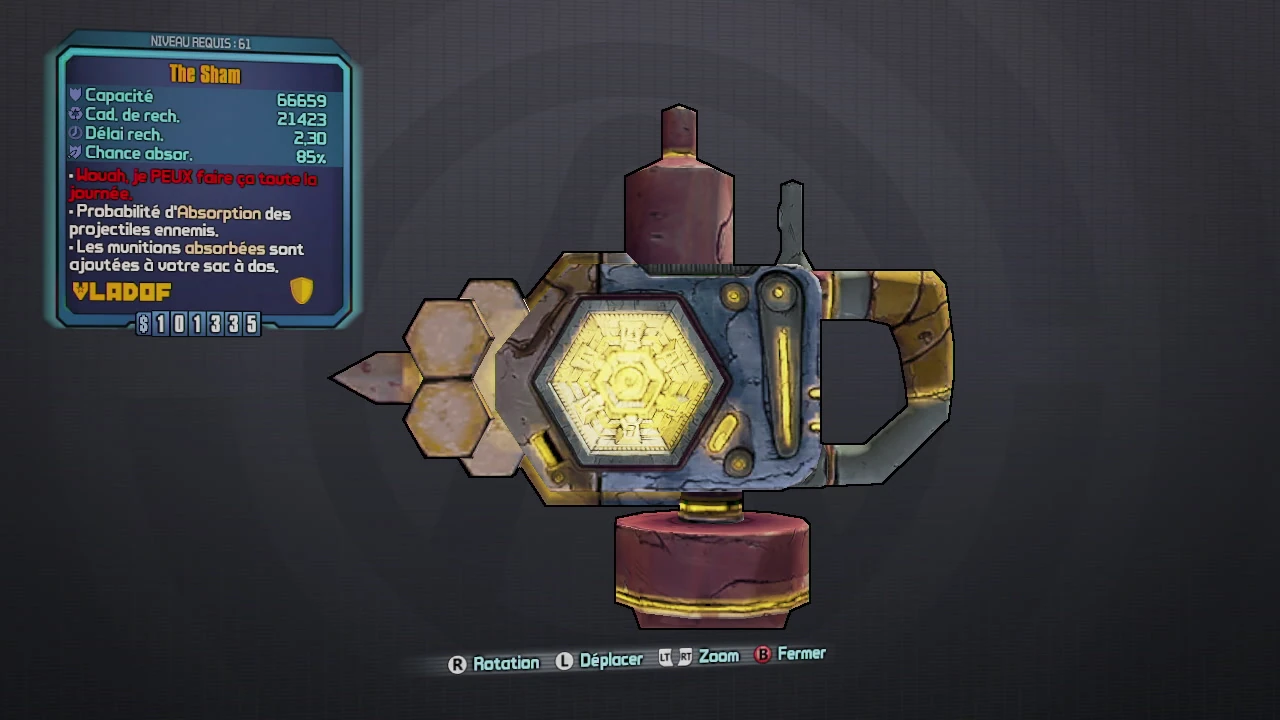Select the yellow shield item-type icon
Viewport: 1280px width, 720px height.
(302, 291)
